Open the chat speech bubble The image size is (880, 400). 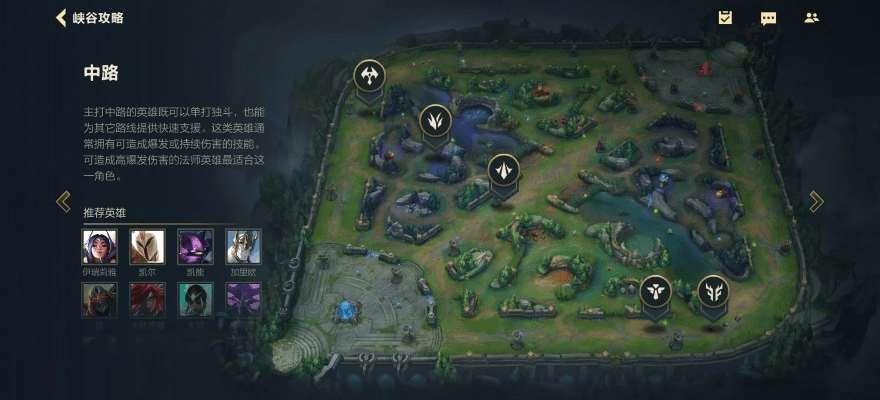tap(768, 18)
